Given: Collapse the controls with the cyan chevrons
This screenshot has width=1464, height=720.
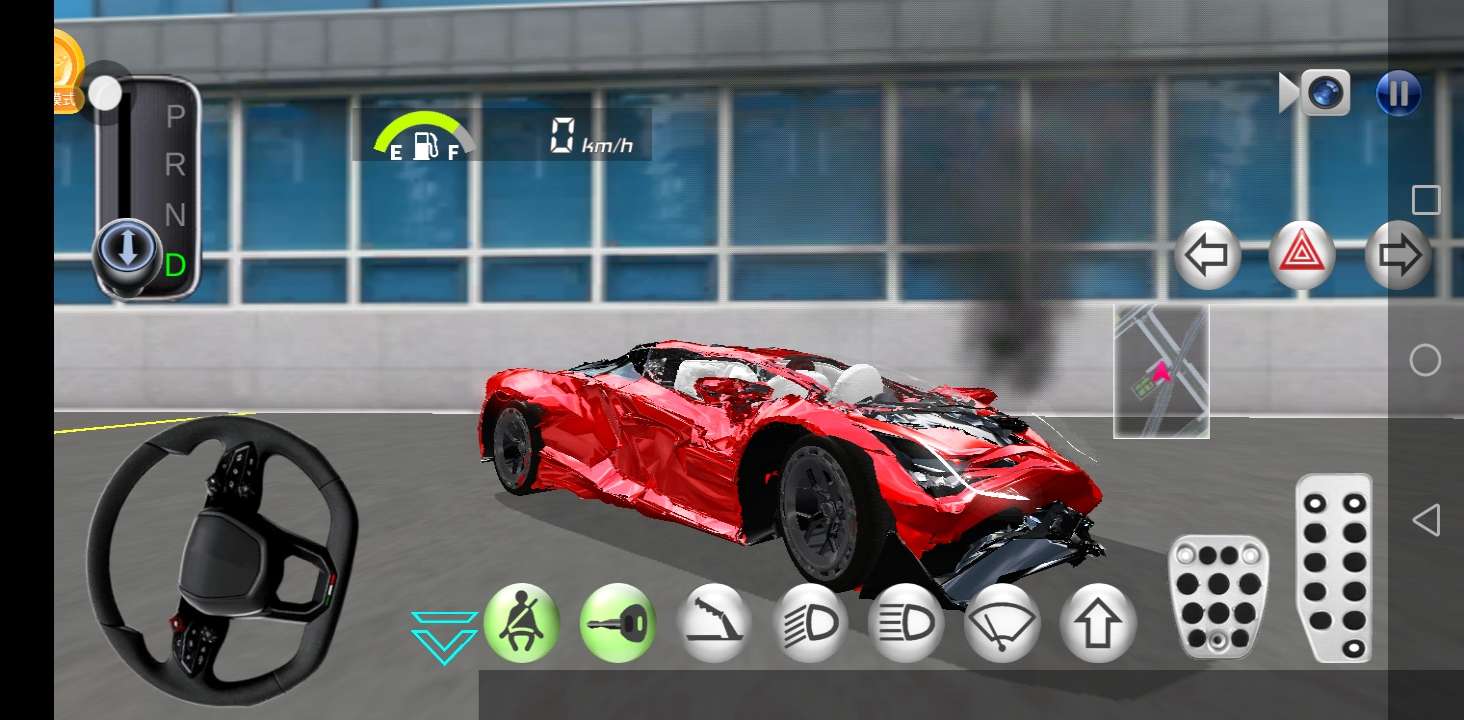Looking at the screenshot, I should click(x=444, y=637).
